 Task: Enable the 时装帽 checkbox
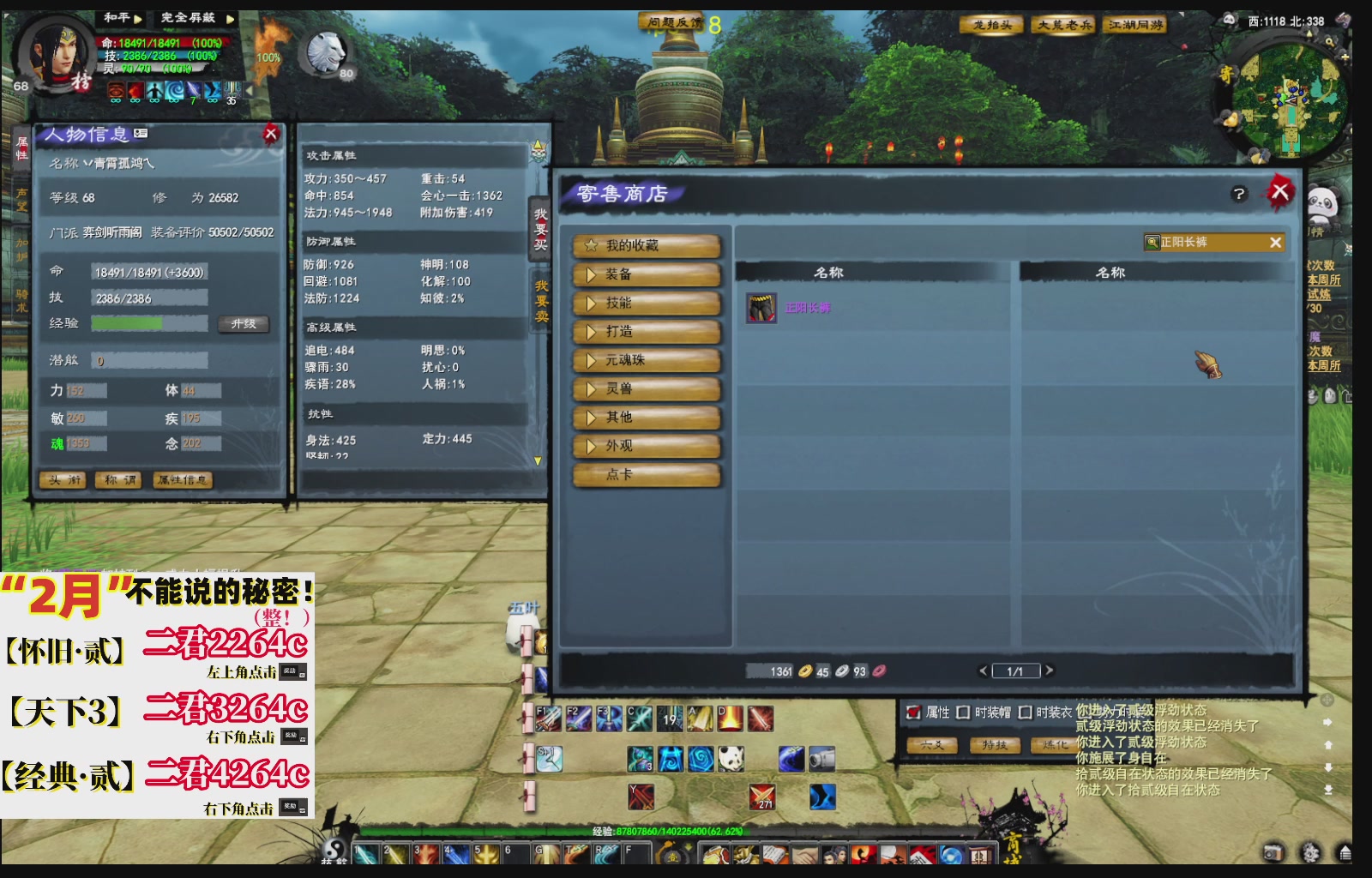963,712
